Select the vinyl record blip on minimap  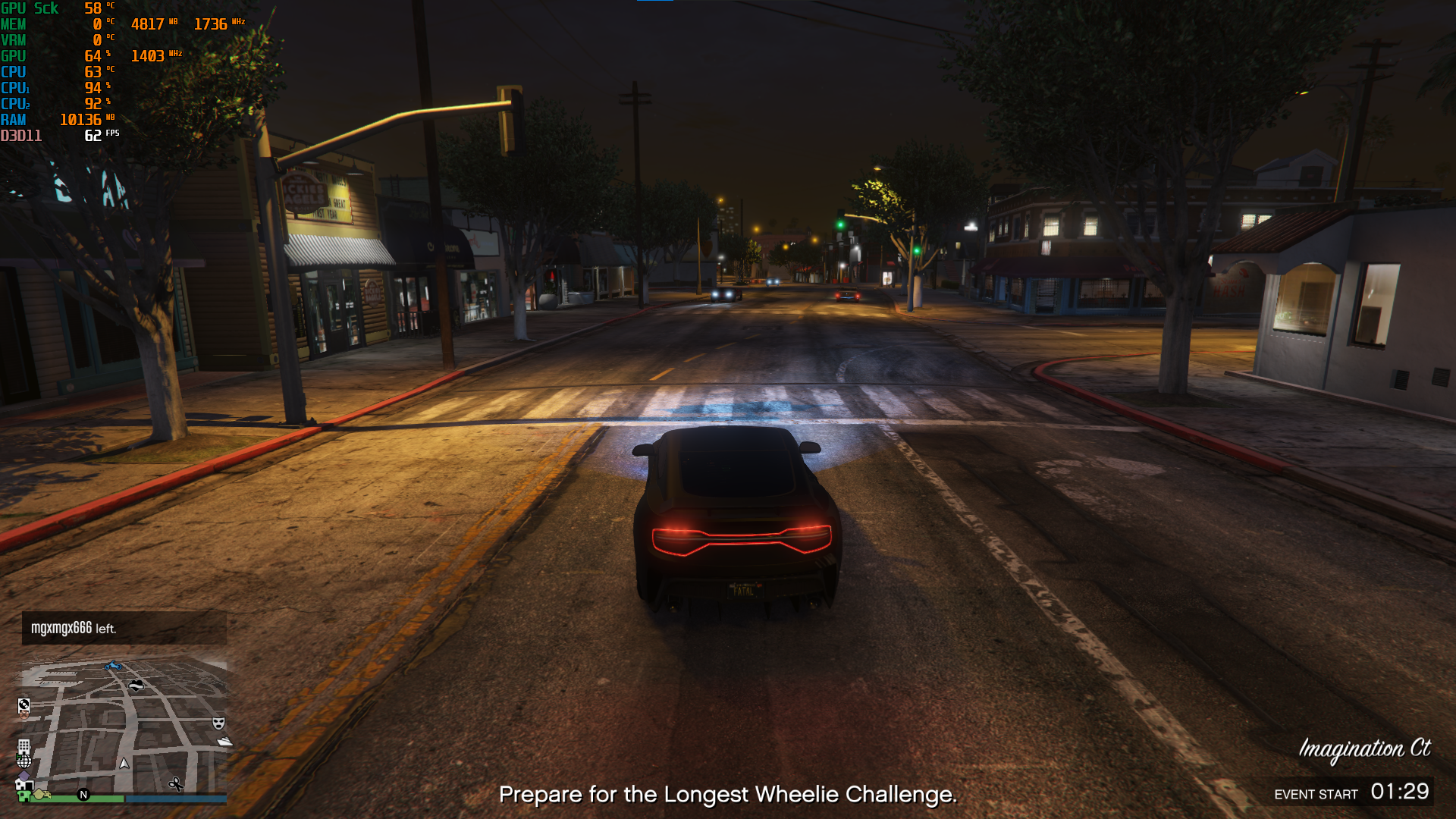click(24, 704)
